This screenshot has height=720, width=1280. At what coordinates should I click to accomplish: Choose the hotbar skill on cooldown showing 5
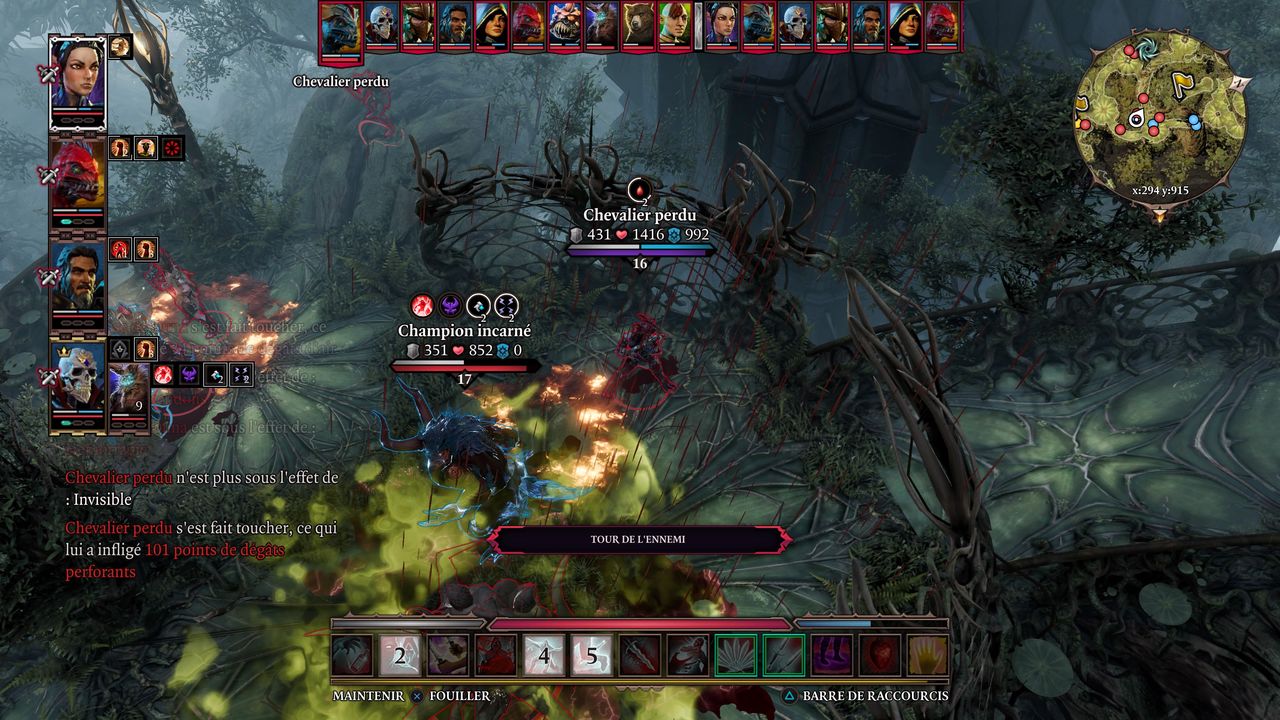coord(592,656)
